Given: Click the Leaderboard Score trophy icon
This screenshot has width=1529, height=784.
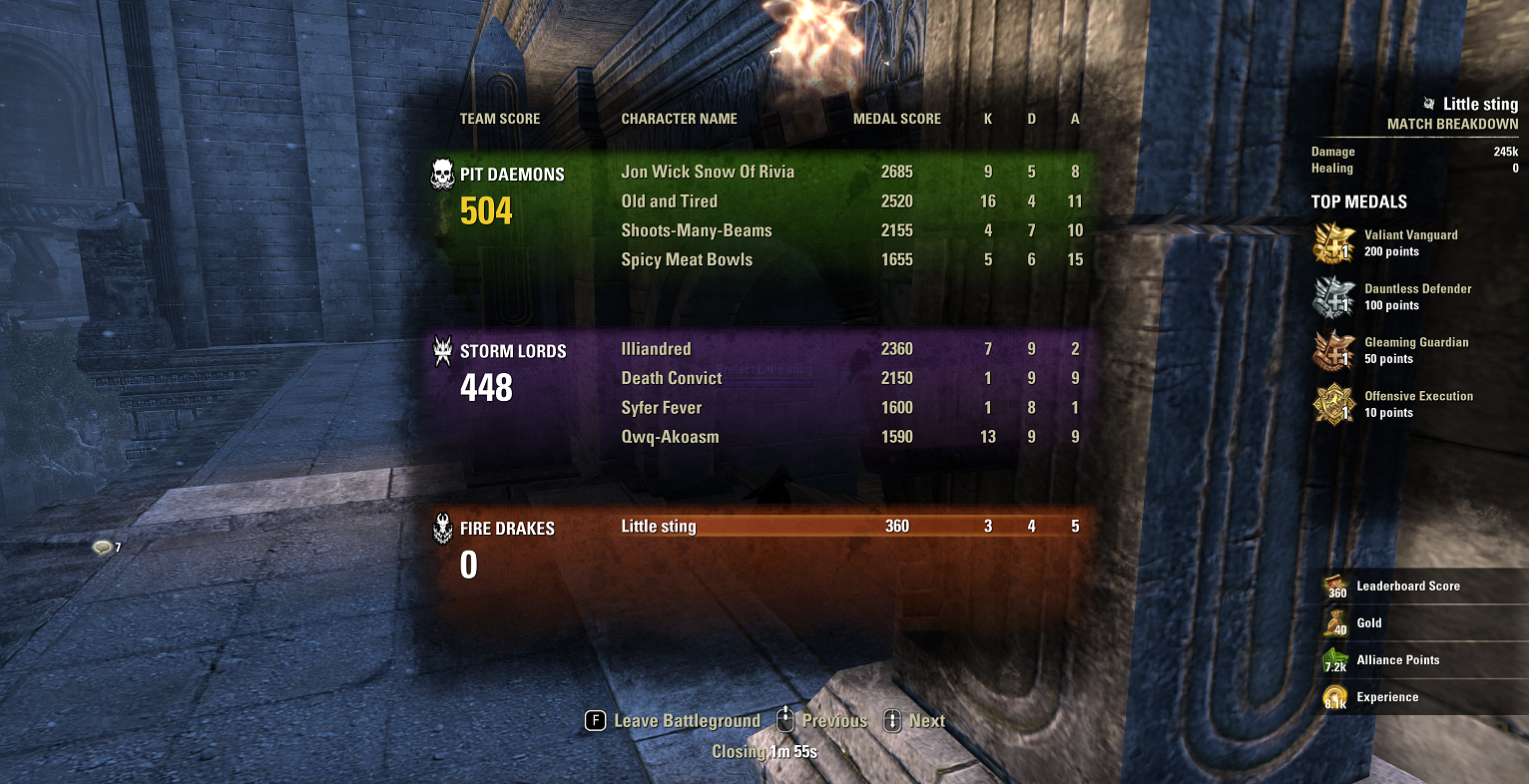Looking at the screenshot, I should pyautogui.click(x=1334, y=586).
